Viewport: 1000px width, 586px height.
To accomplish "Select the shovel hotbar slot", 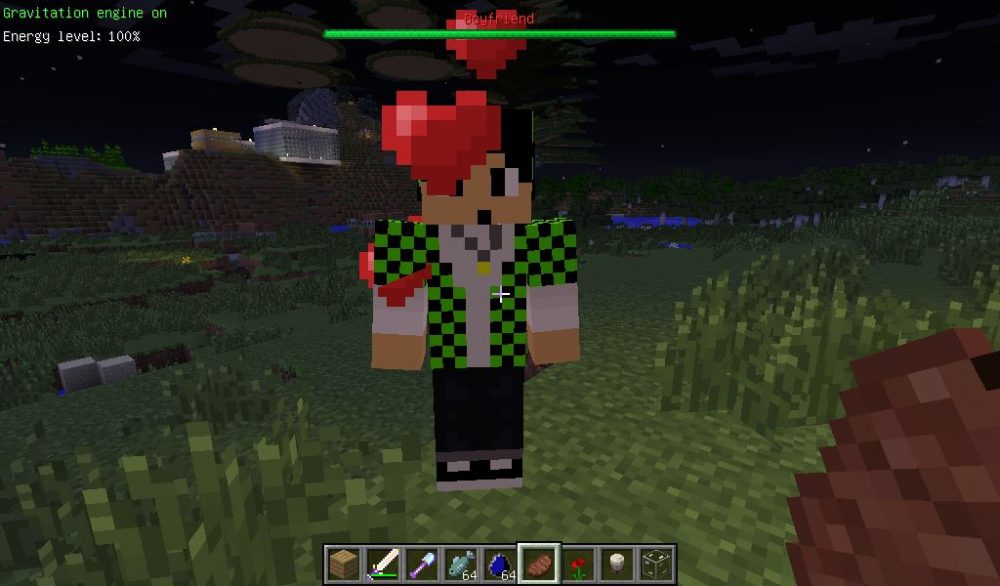I will [421, 564].
